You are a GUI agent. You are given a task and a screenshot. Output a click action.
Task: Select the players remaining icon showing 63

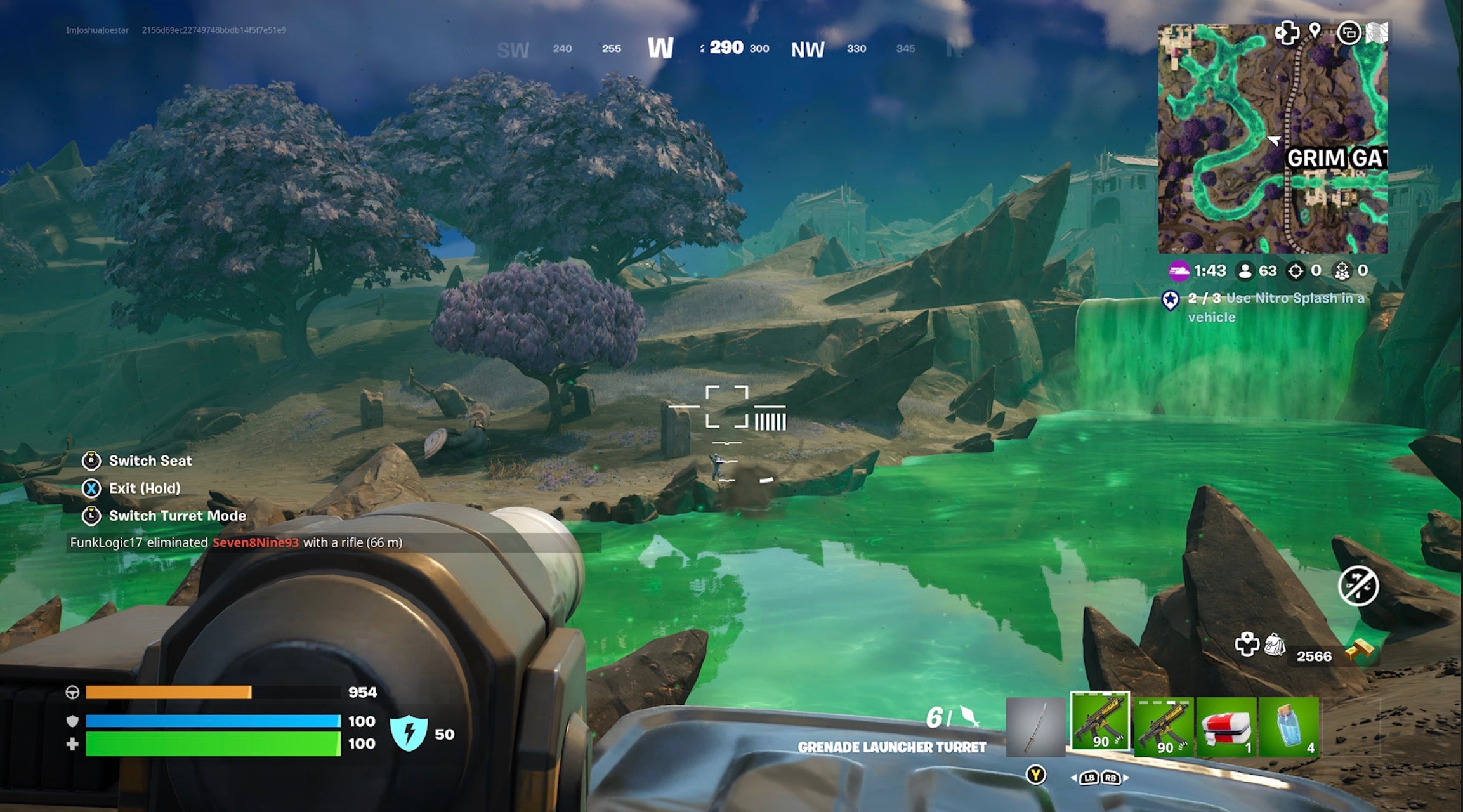pos(1245,272)
